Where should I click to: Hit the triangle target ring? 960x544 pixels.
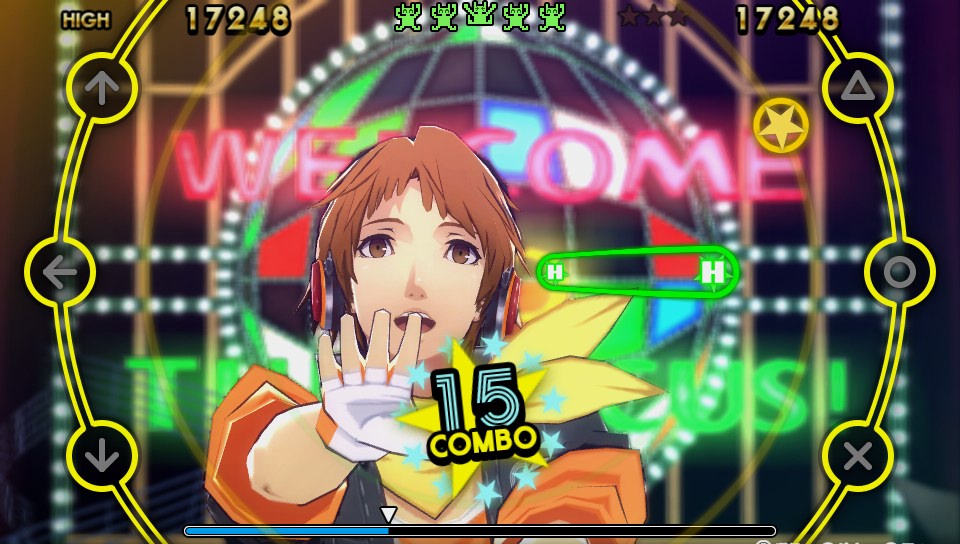point(857,88)
